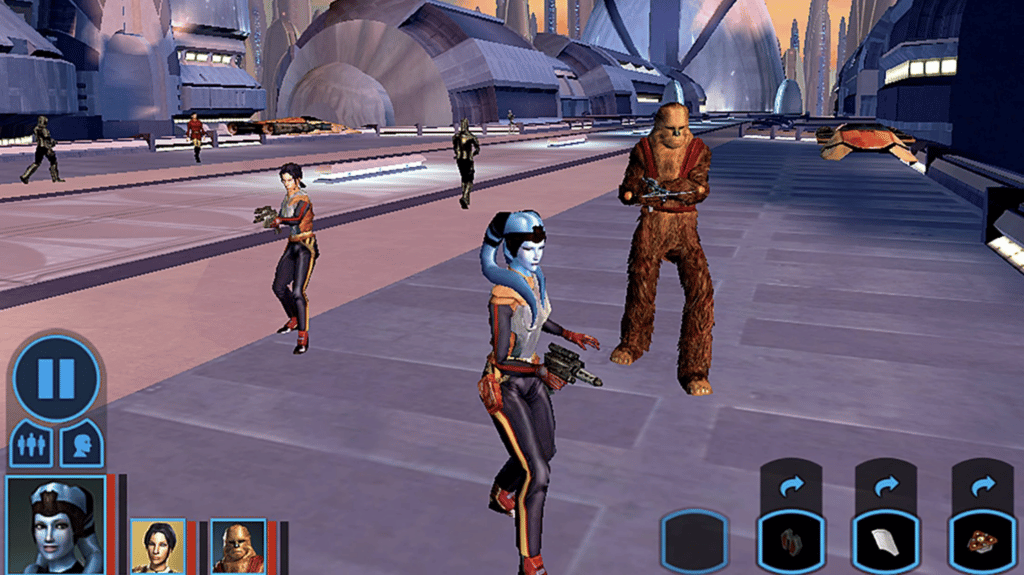The height and width of the screenshot is (575, 1024).
Task: Select the triangular mine slot
Action: pos(981,542)
